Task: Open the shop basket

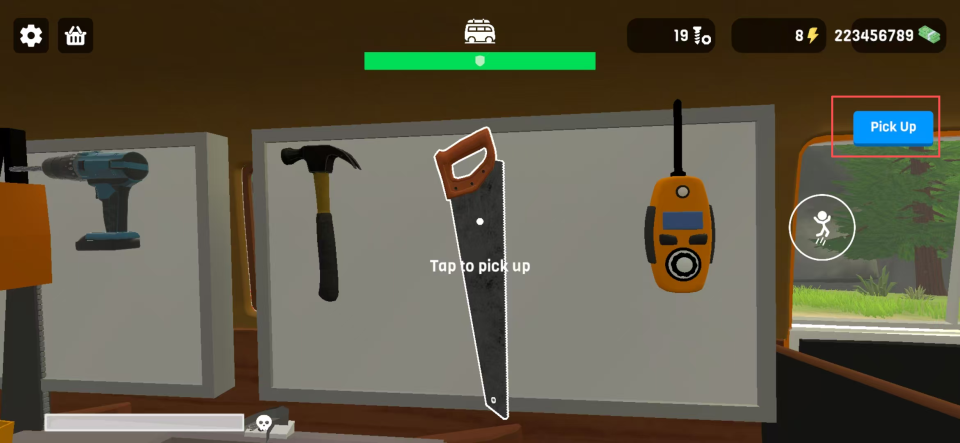Action: 75,36
